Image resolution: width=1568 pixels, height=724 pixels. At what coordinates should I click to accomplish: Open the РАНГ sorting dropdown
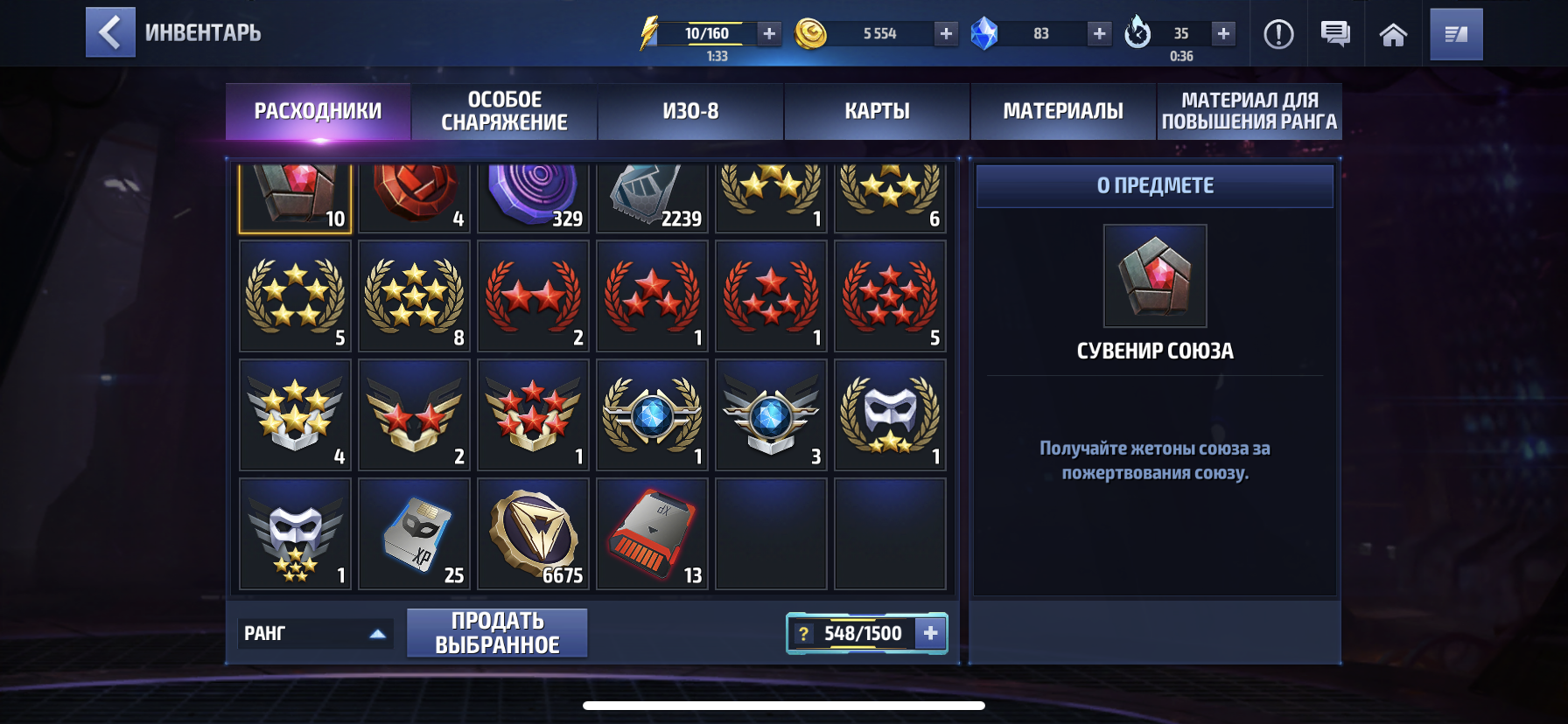pyautogui.click(x=315, y=633)
